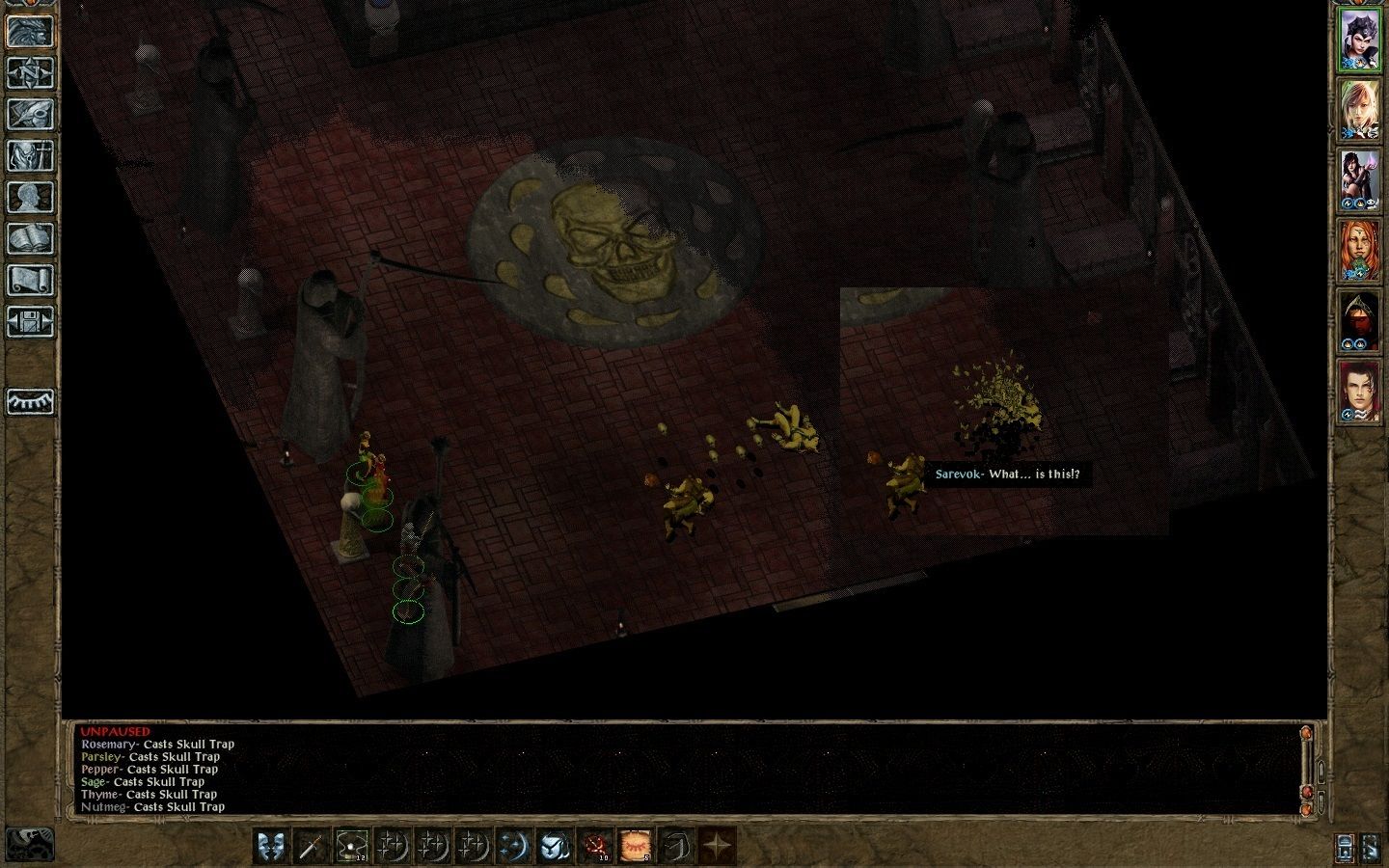Click the four-pointed star button on action bar
This screenshot has width=1389, height=868.
click(717, 846)
